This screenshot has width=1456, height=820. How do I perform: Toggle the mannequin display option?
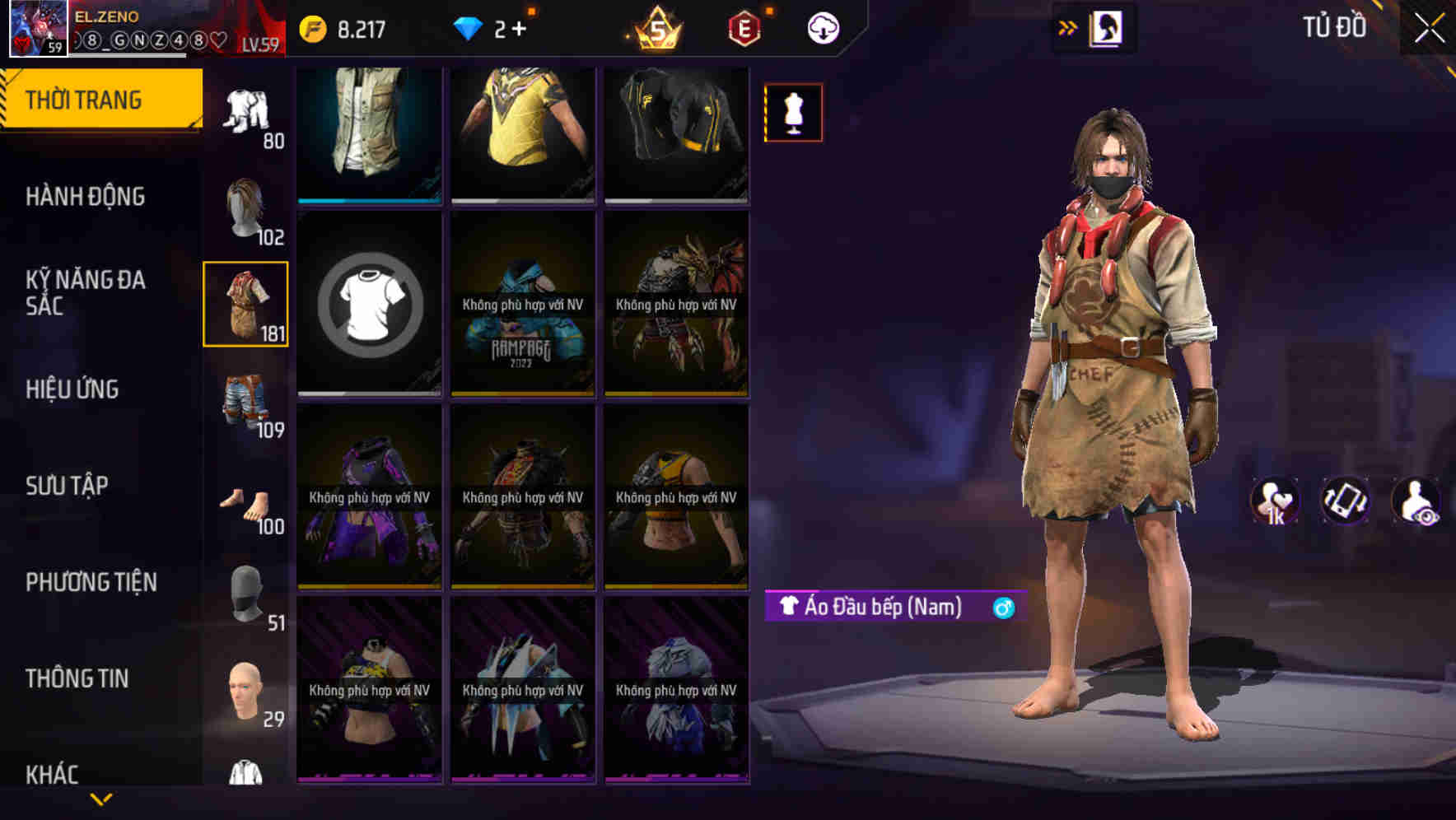point(793,113)
